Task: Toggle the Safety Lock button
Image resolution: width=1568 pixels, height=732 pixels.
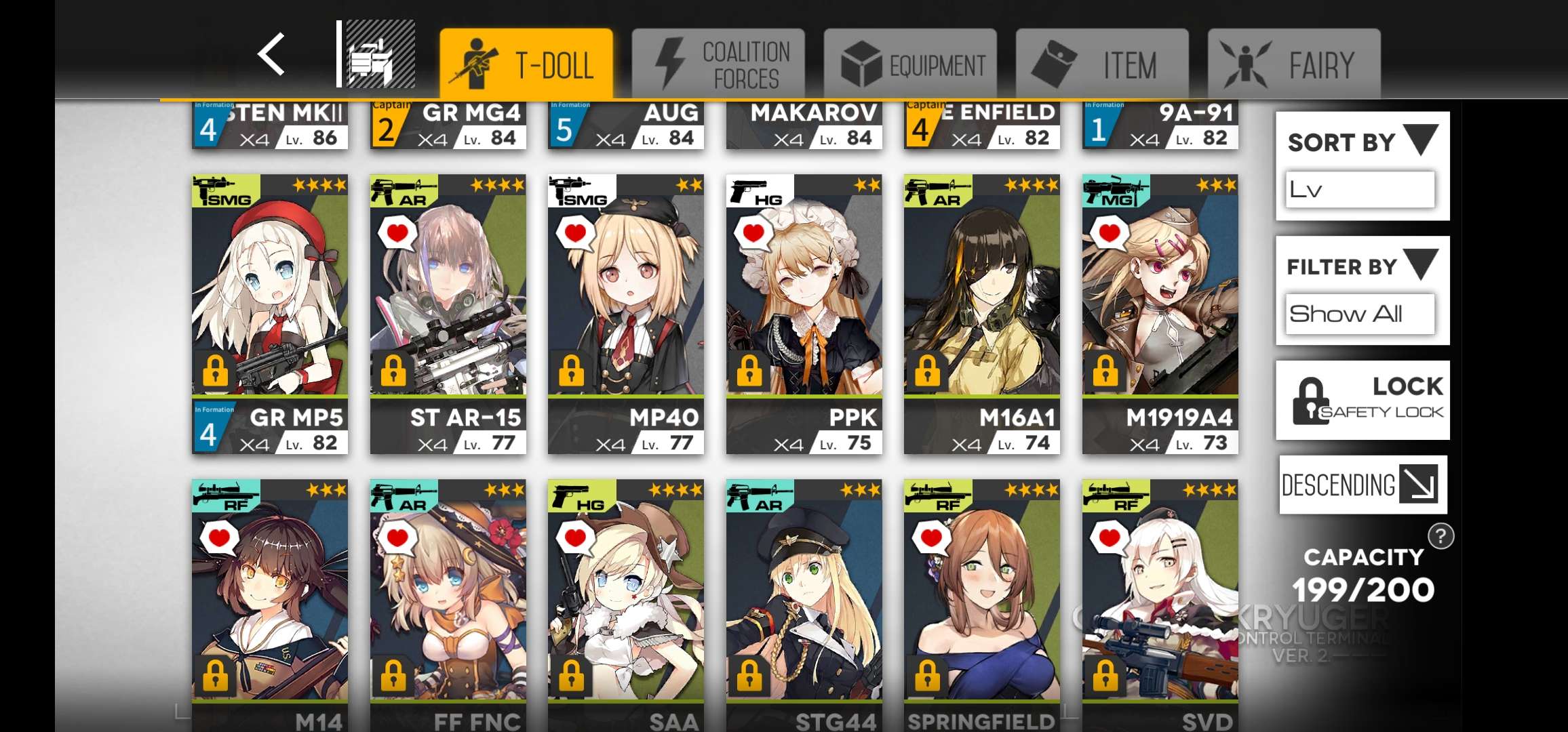Action: [1362, 400]
